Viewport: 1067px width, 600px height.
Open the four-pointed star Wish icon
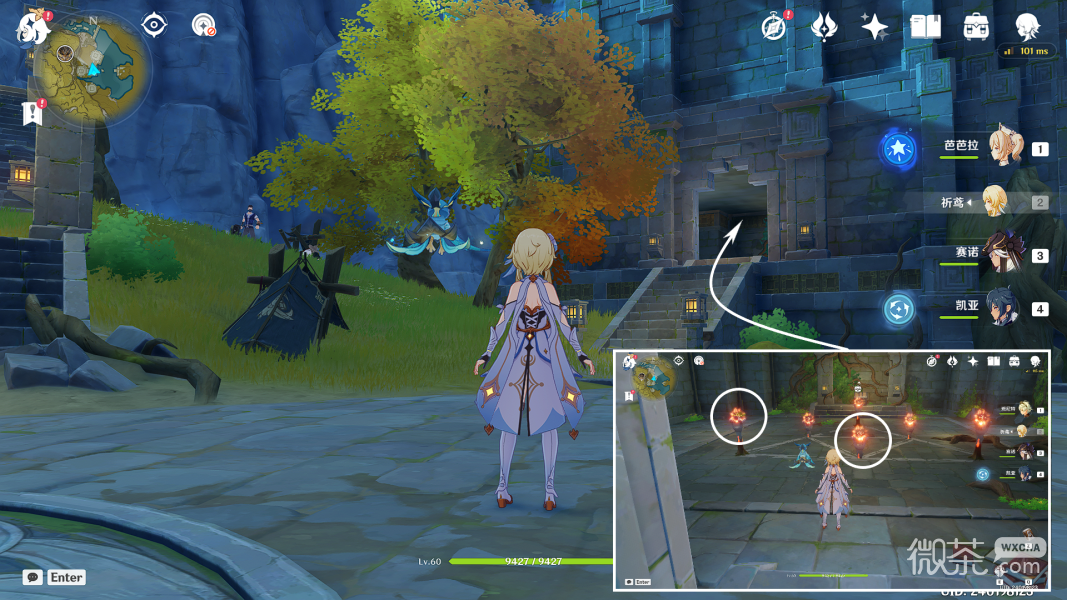tap(874, 27)
